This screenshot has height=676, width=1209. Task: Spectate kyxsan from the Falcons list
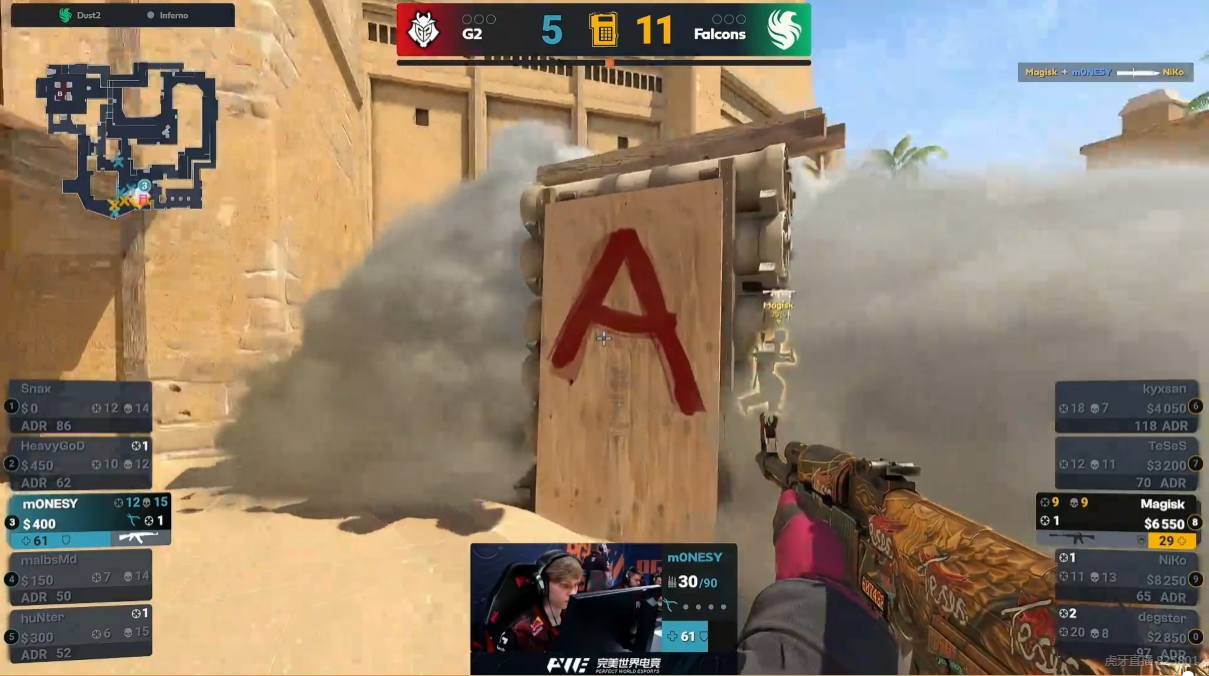[x=1127, y=406]
